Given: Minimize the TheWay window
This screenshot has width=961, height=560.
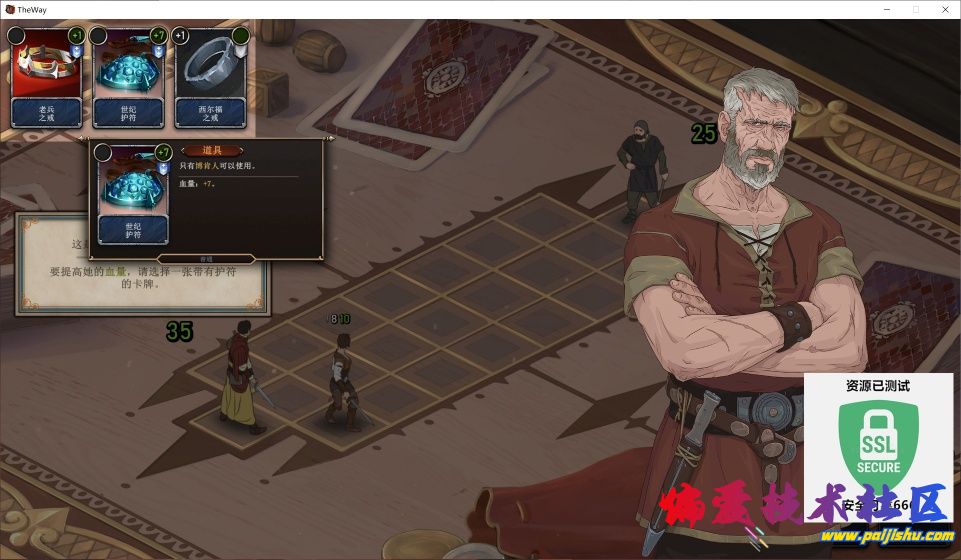Looking at the screenshot, I should click(887, 9).
